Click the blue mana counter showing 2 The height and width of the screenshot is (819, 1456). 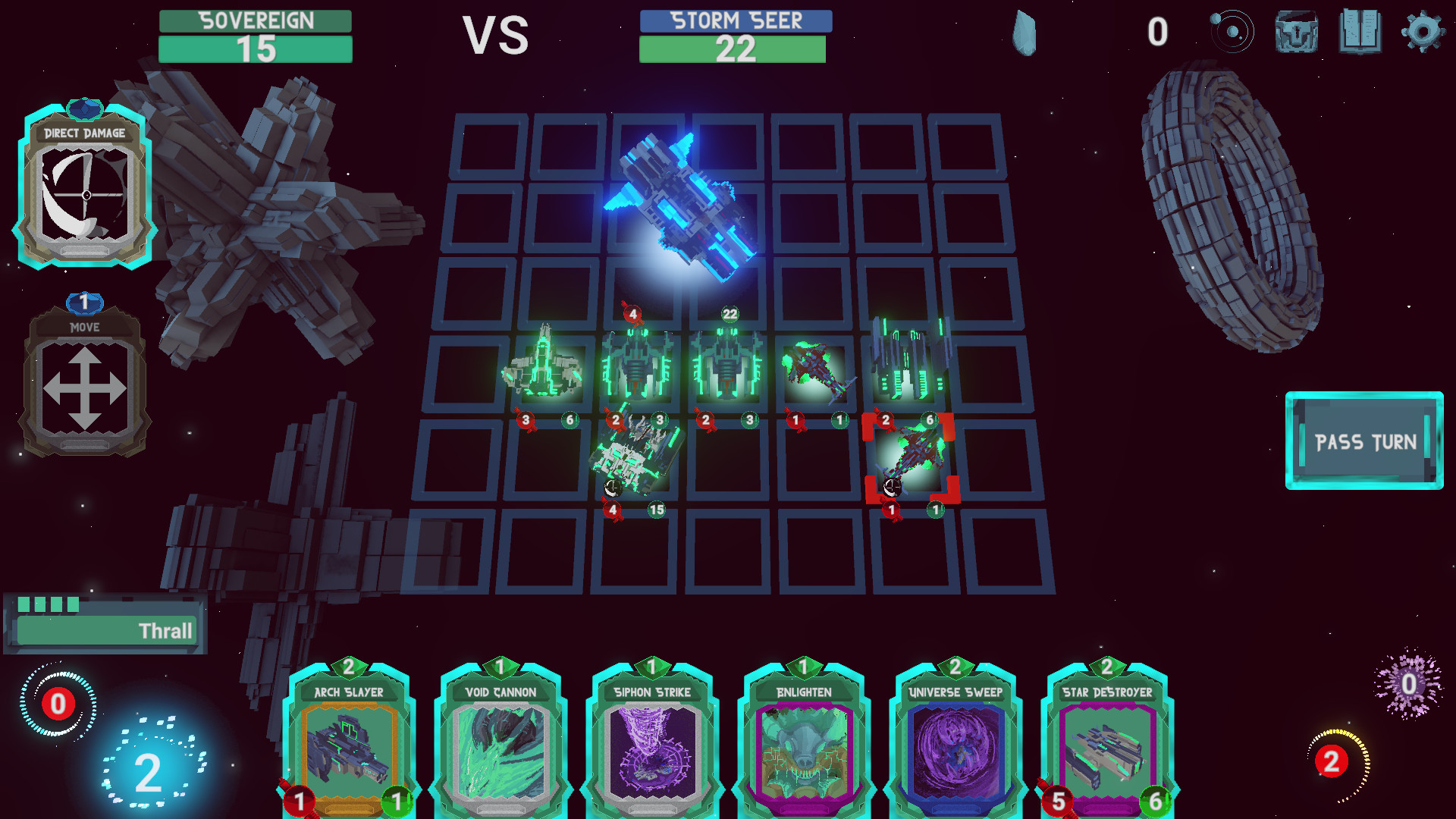146,770
